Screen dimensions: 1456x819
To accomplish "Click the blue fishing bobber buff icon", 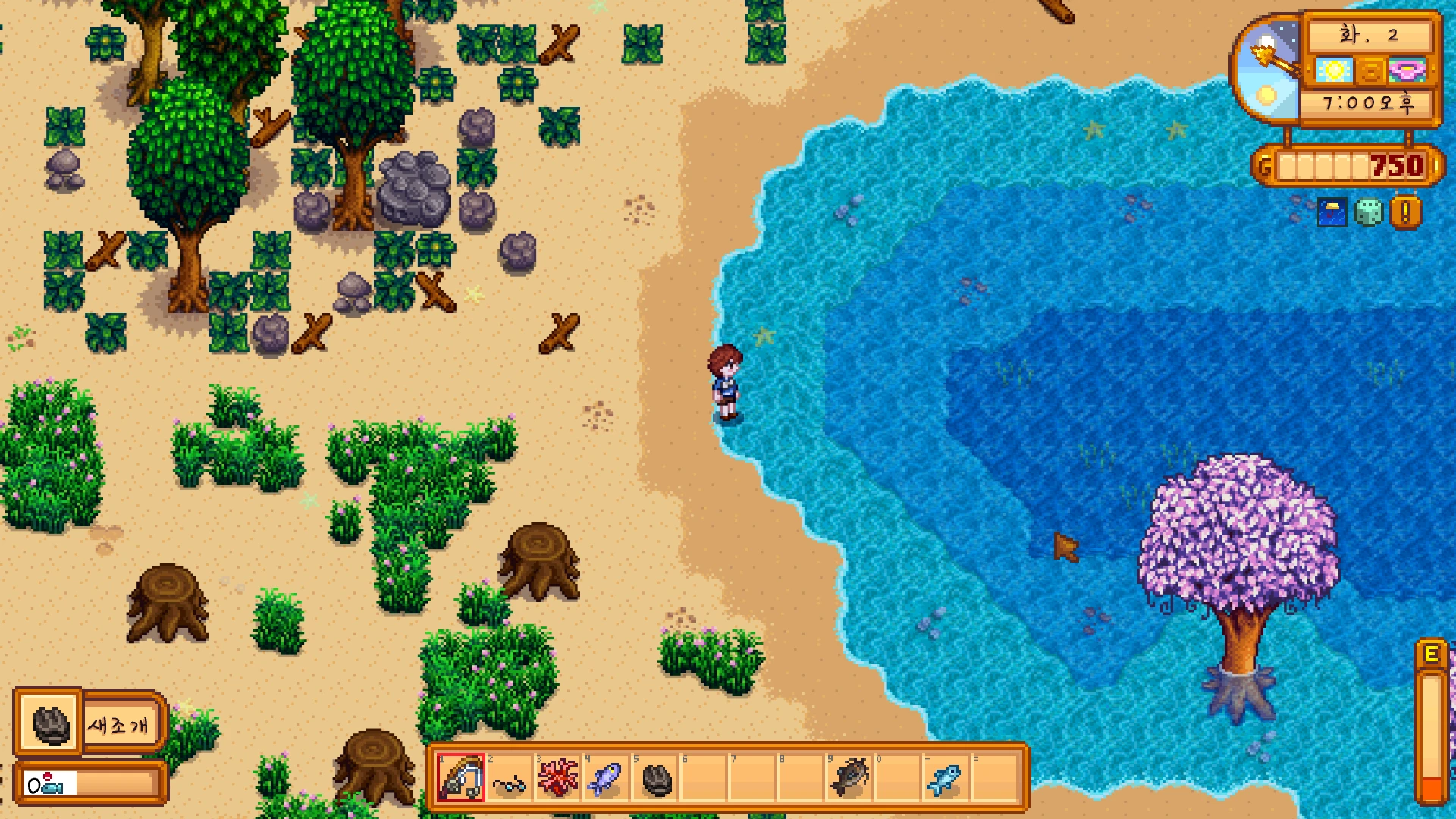I will point(1332,213).
